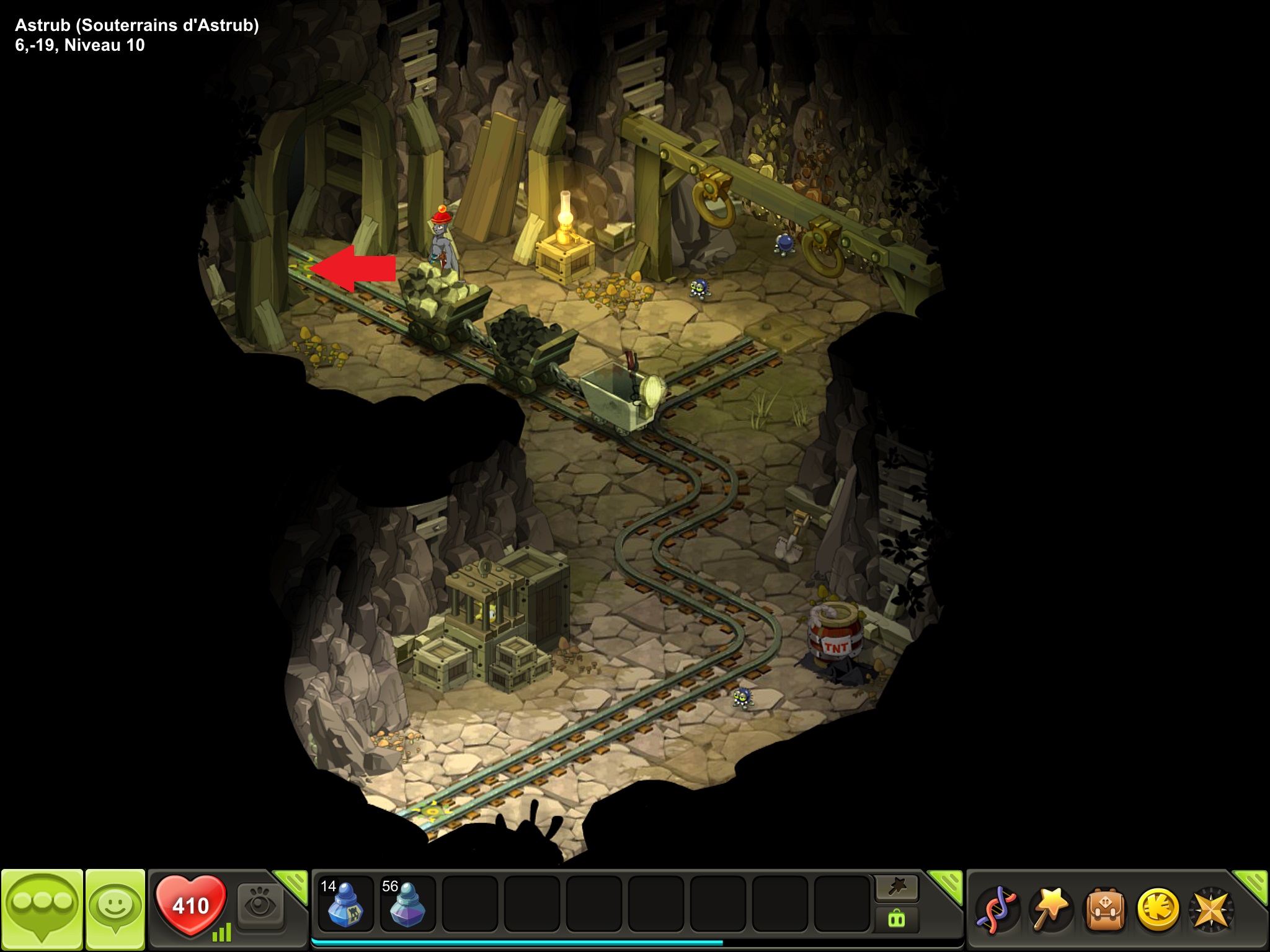Open the backpack inventory

pos(1104,910)
